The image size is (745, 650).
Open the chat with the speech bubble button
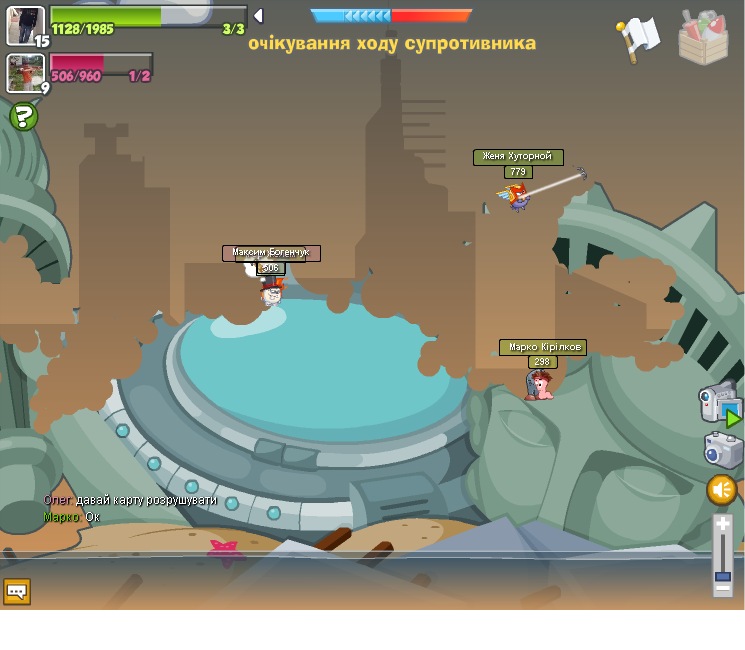click(17, 591)
